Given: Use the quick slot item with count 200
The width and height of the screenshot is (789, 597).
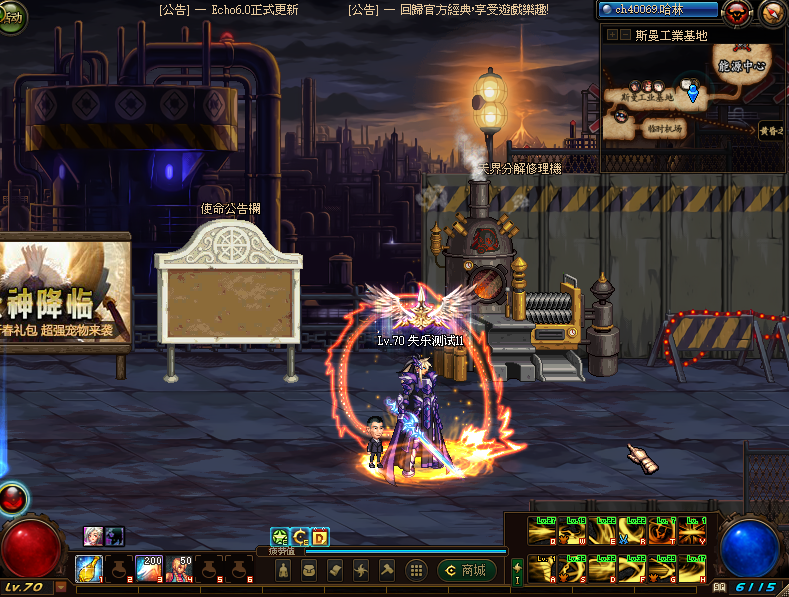Looking at the screenshot, I should 150,568.
